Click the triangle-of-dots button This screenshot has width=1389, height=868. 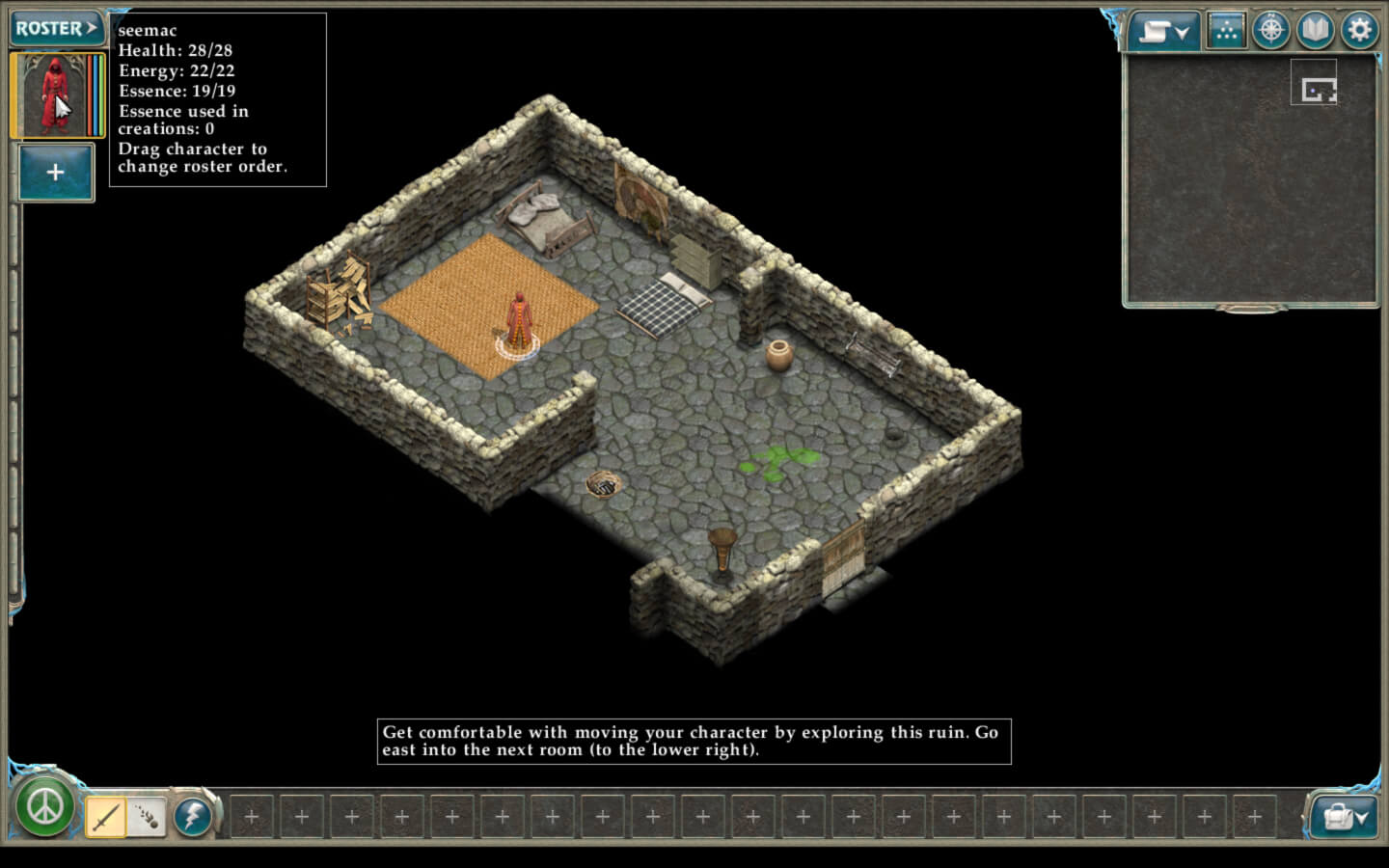(x=1225, y=31)
